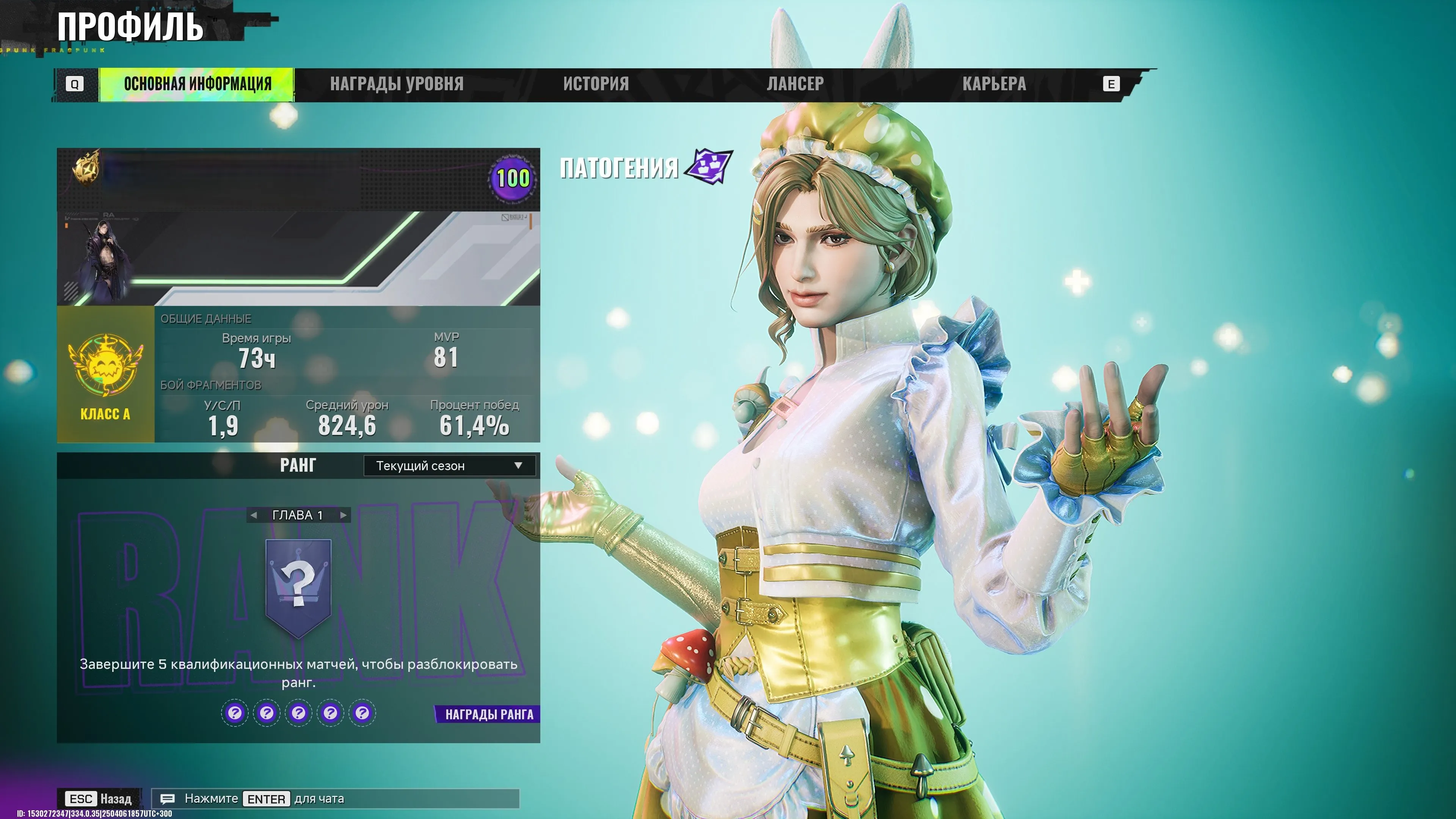Click the right arrow beside ГЛАВА 1
1456x819 pixels.
343,515
